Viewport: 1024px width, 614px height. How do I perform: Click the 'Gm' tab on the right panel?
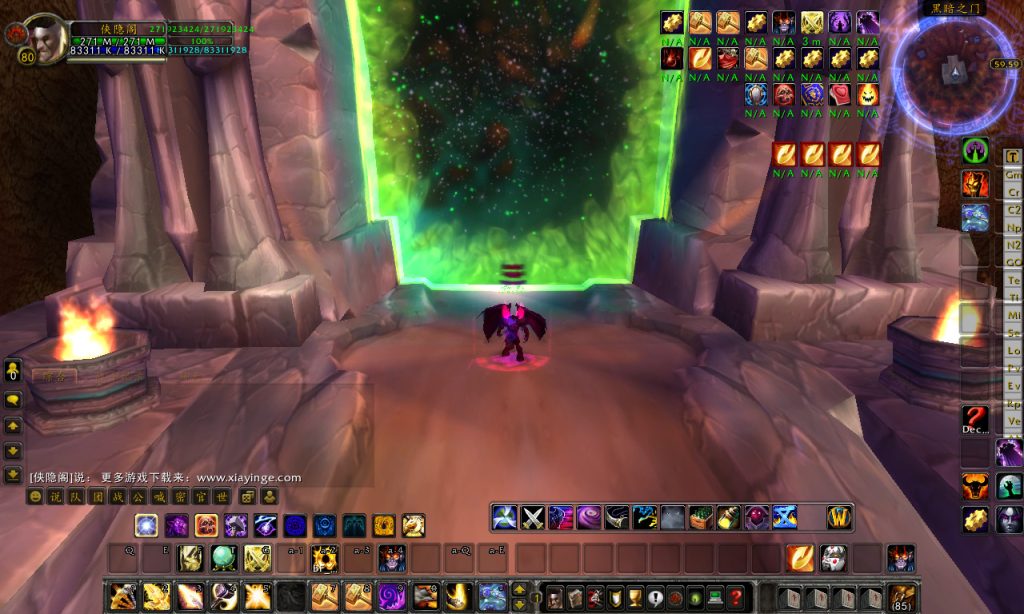click(x=1013, y=174)
